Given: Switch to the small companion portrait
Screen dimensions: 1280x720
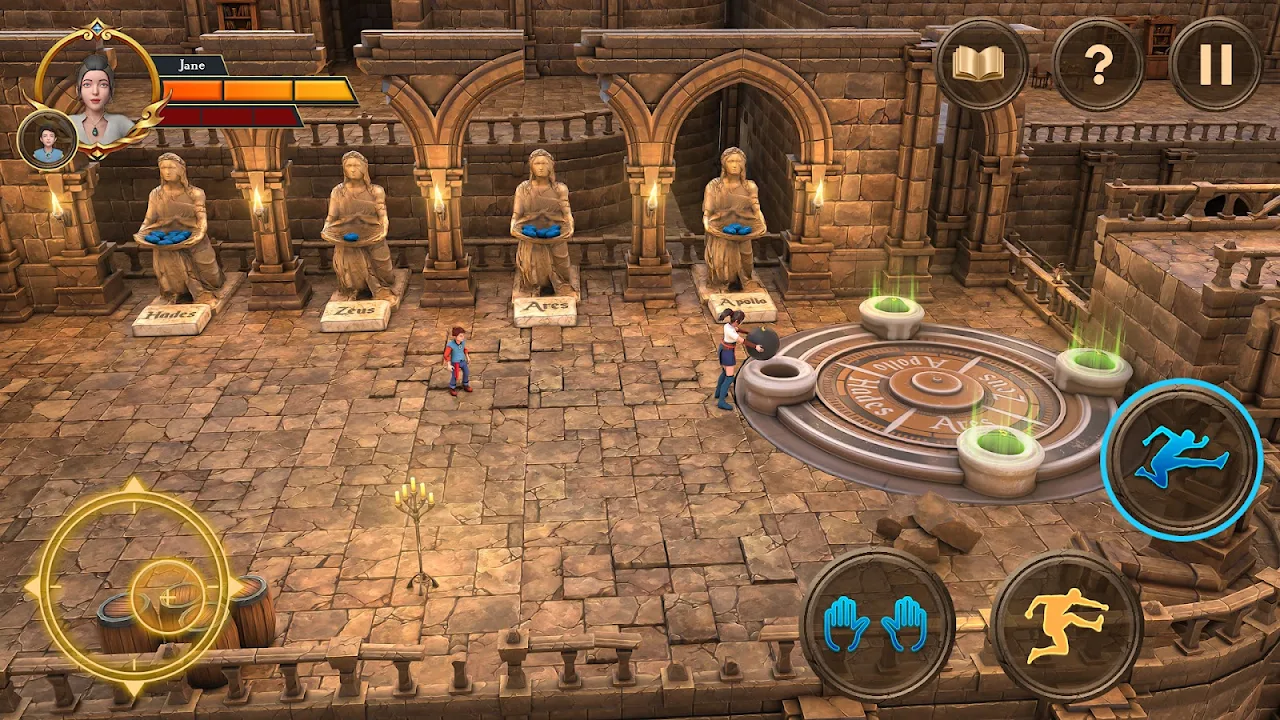Looking at the screenshot, I should 47,140.
